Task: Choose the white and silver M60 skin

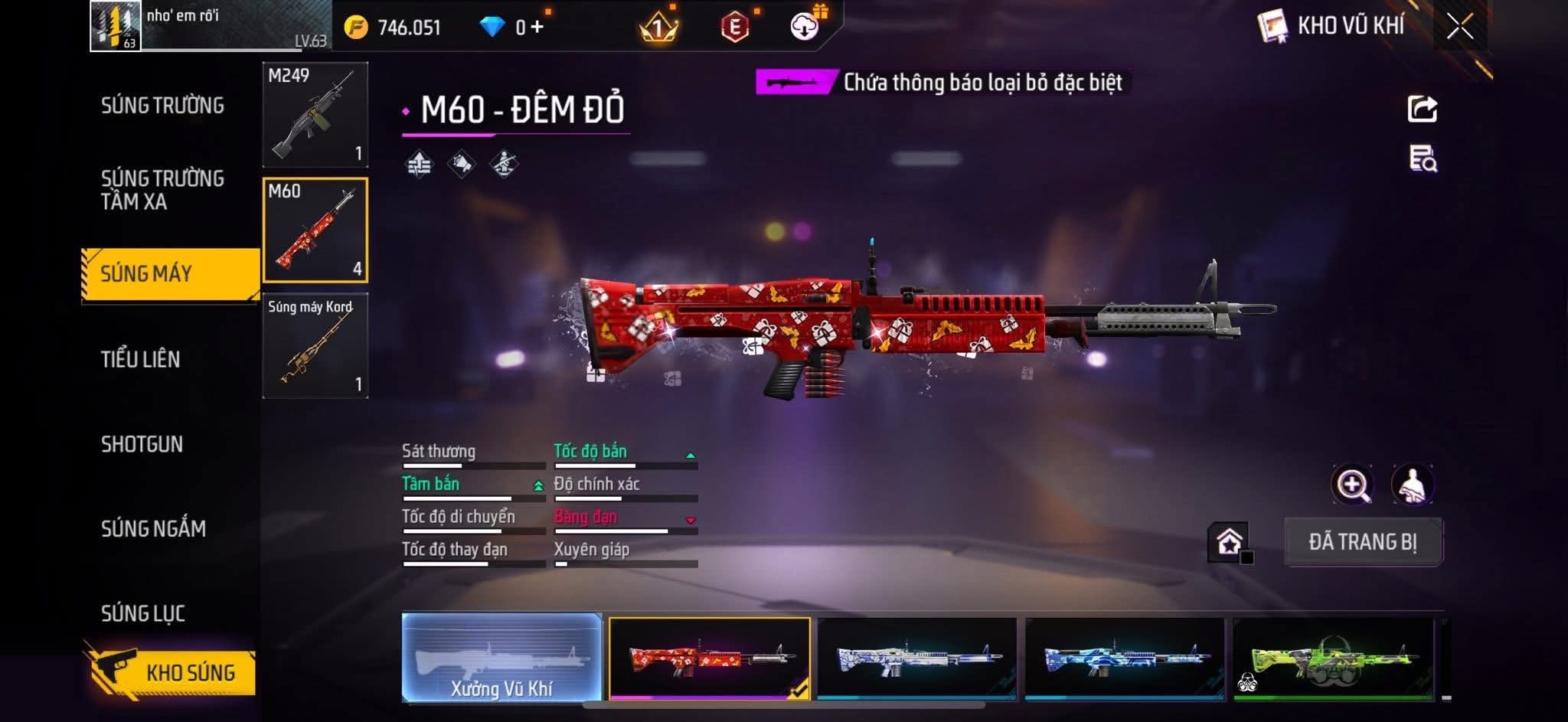Action: [x=917, y=658]
